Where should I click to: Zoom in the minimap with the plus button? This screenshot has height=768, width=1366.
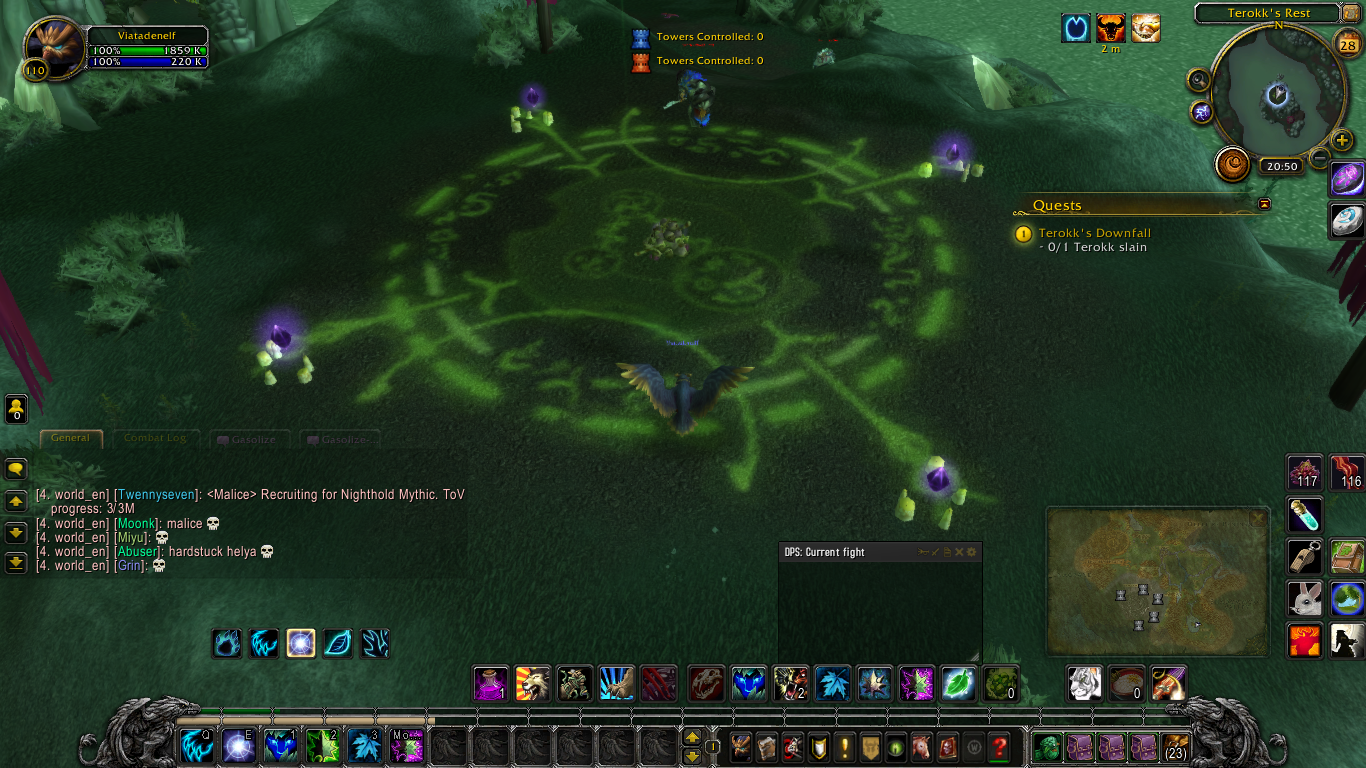(1342, 140)
